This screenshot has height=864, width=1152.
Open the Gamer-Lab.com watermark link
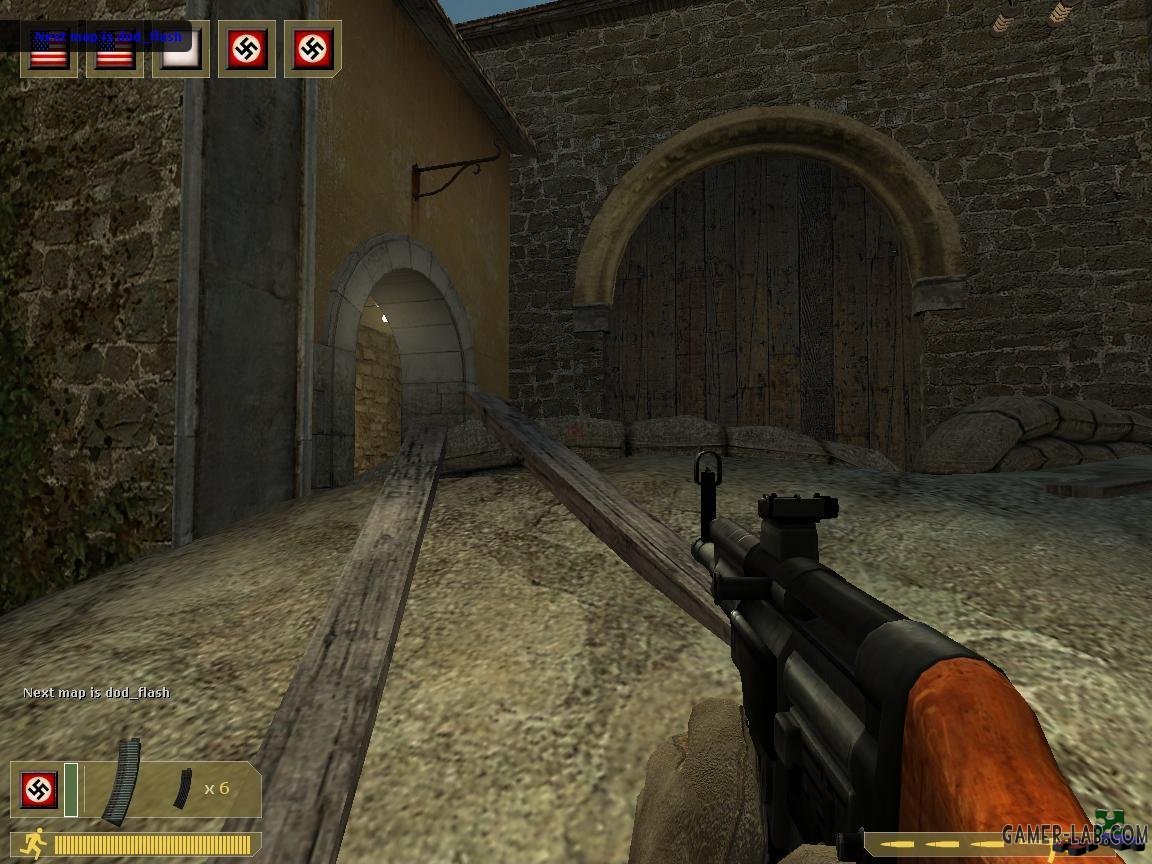pos(1073,833)
